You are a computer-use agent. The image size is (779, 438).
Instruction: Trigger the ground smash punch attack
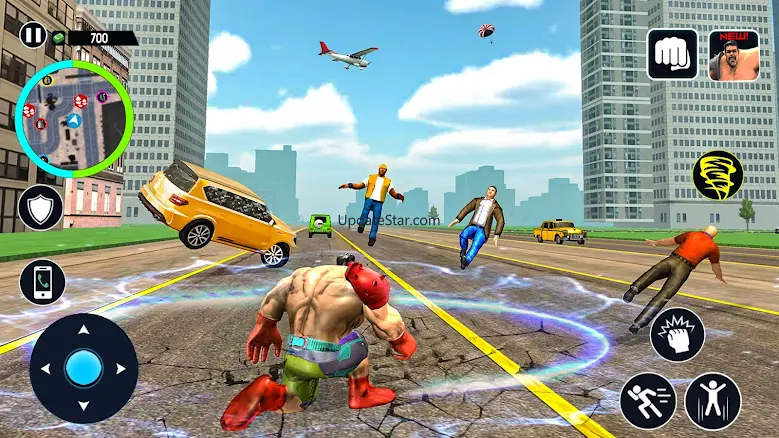click(x=677, y=335)
